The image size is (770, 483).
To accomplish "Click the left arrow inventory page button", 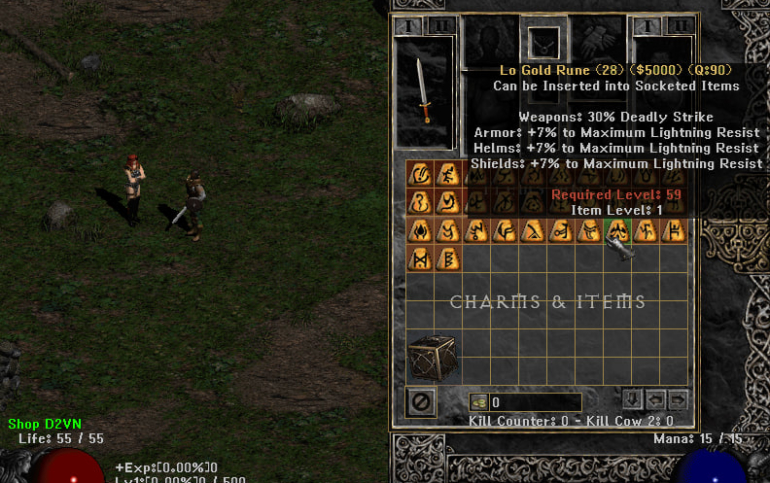I will coord(655,400).
